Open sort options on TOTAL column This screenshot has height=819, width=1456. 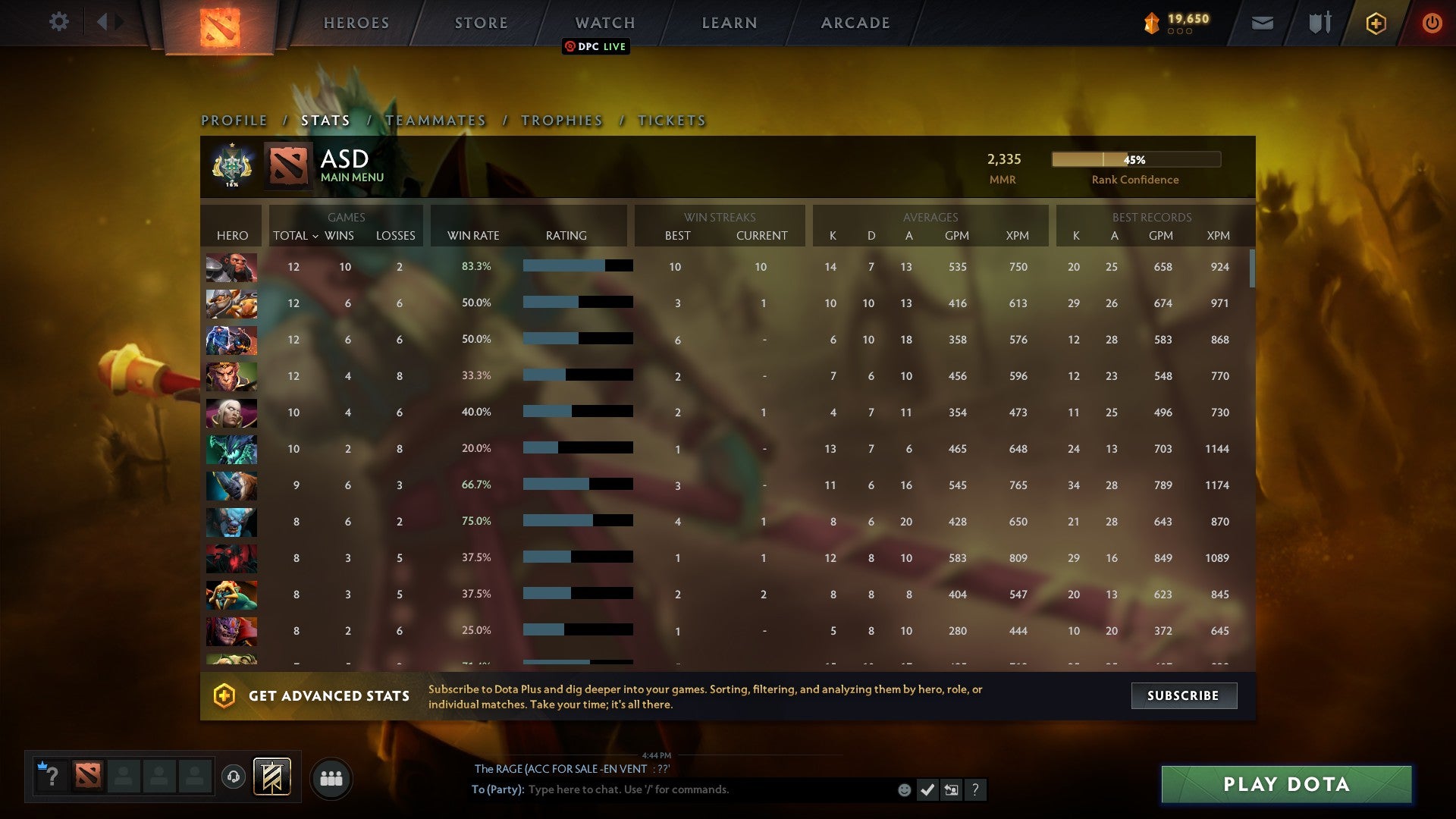click(x=296, y=236)
